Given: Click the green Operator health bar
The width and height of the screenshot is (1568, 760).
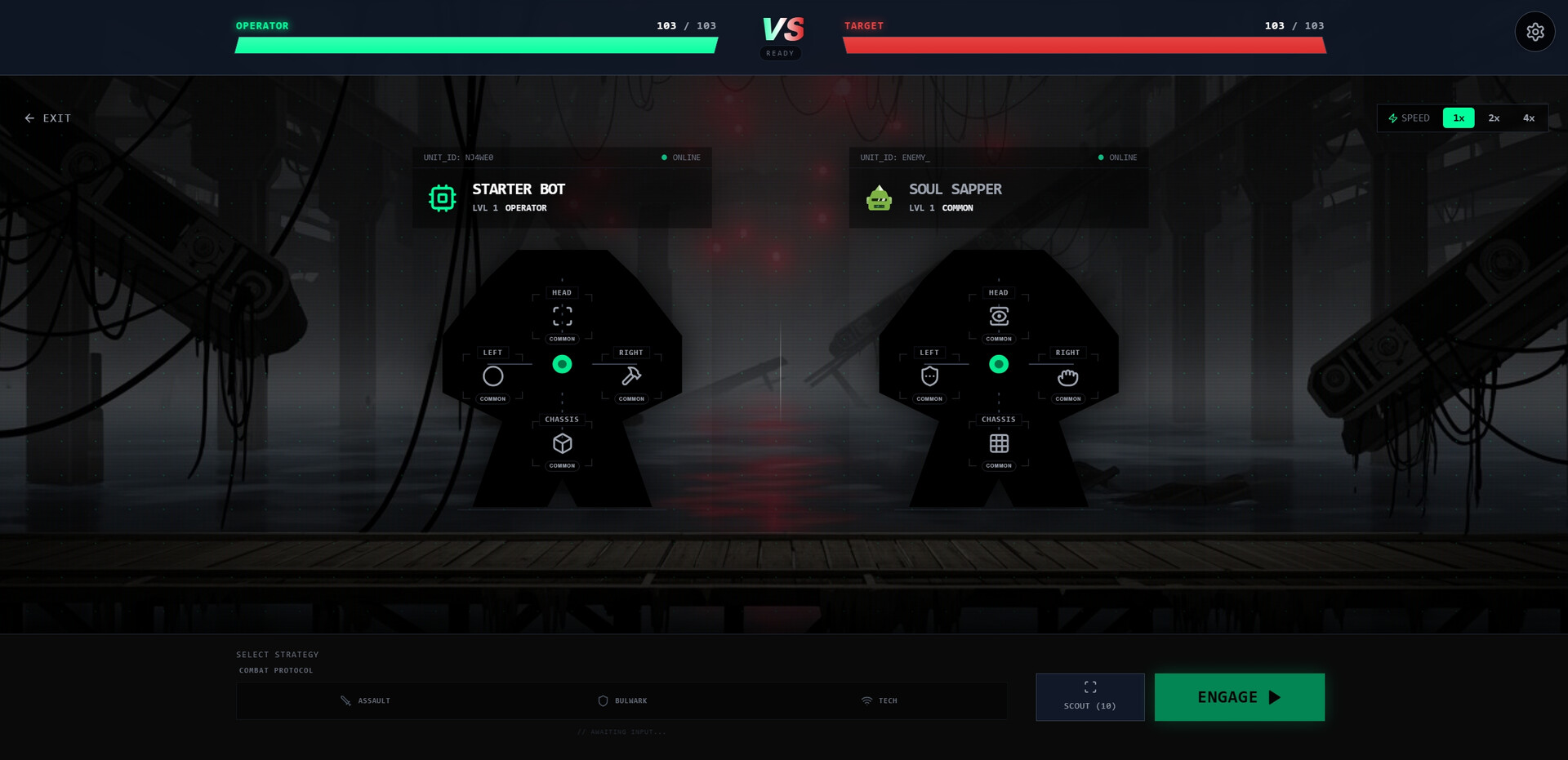Looking at the screenshot, I should (x=475, y=47).
